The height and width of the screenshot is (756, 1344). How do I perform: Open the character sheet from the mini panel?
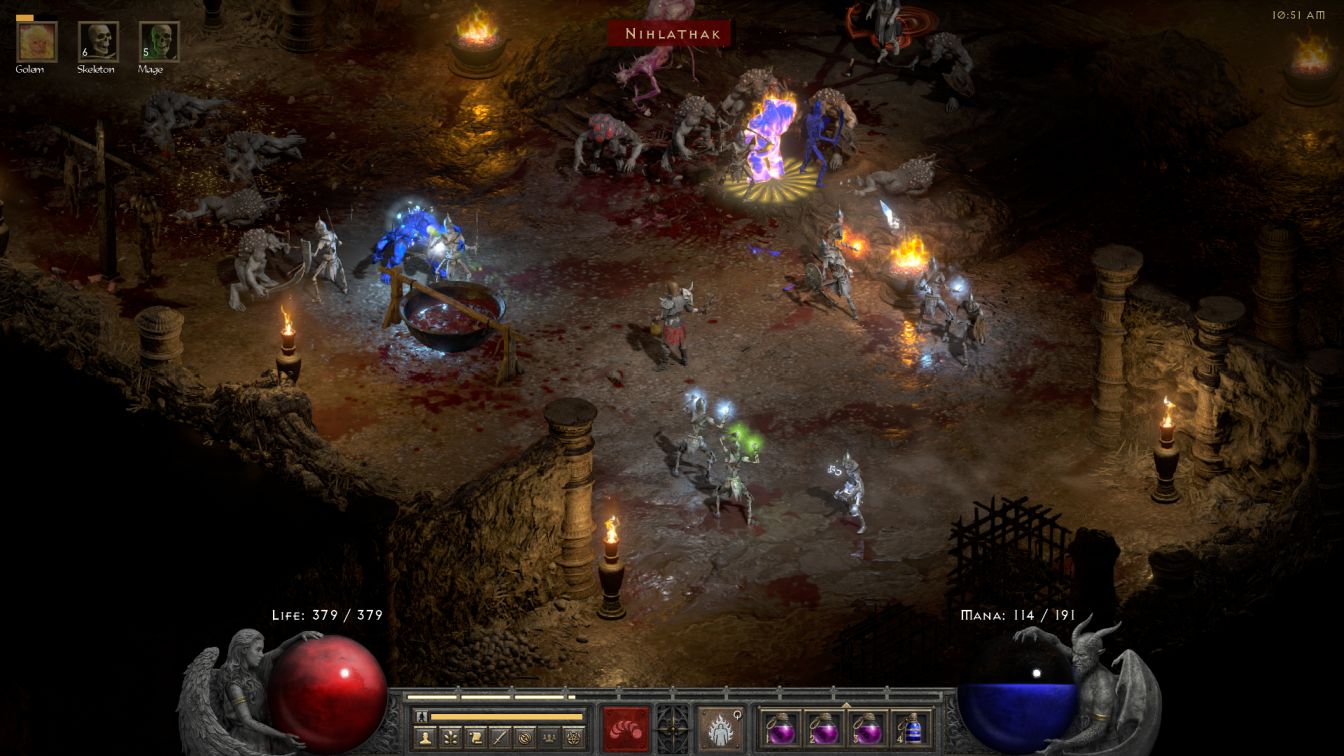[427, 738]
